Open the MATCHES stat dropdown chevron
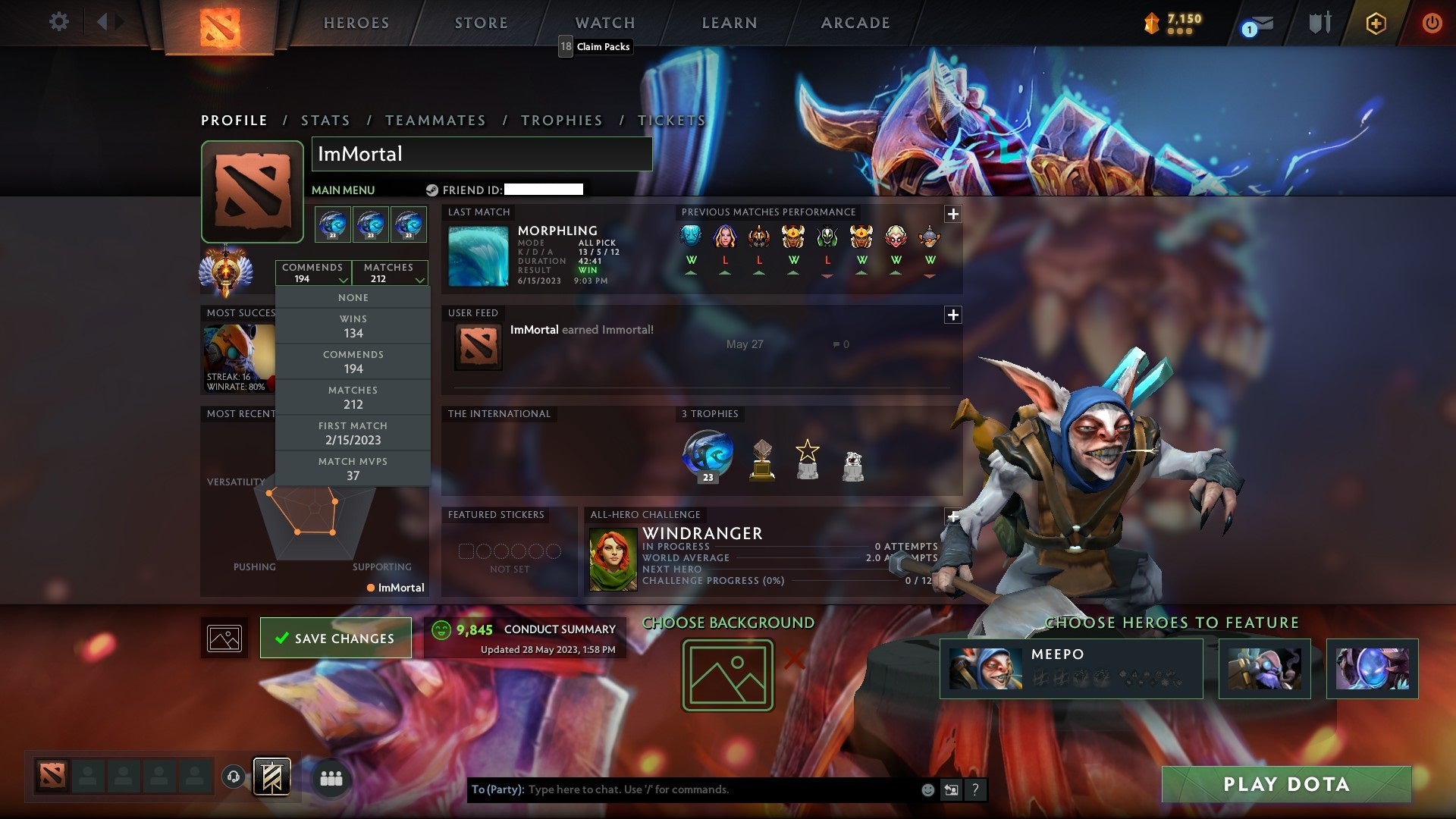 click(x=419, y=280)
